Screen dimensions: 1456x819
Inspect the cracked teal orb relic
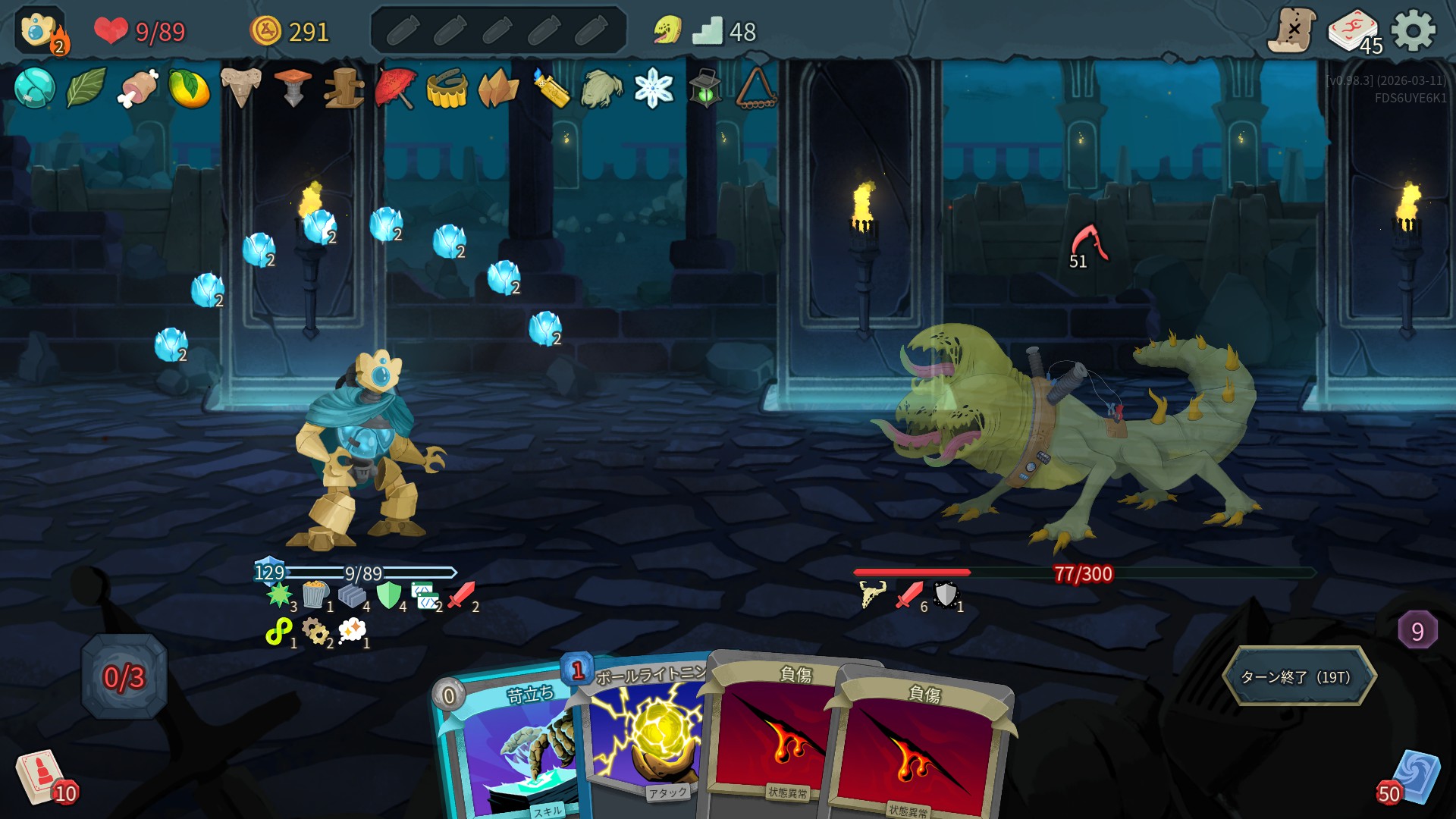(34, 88)
